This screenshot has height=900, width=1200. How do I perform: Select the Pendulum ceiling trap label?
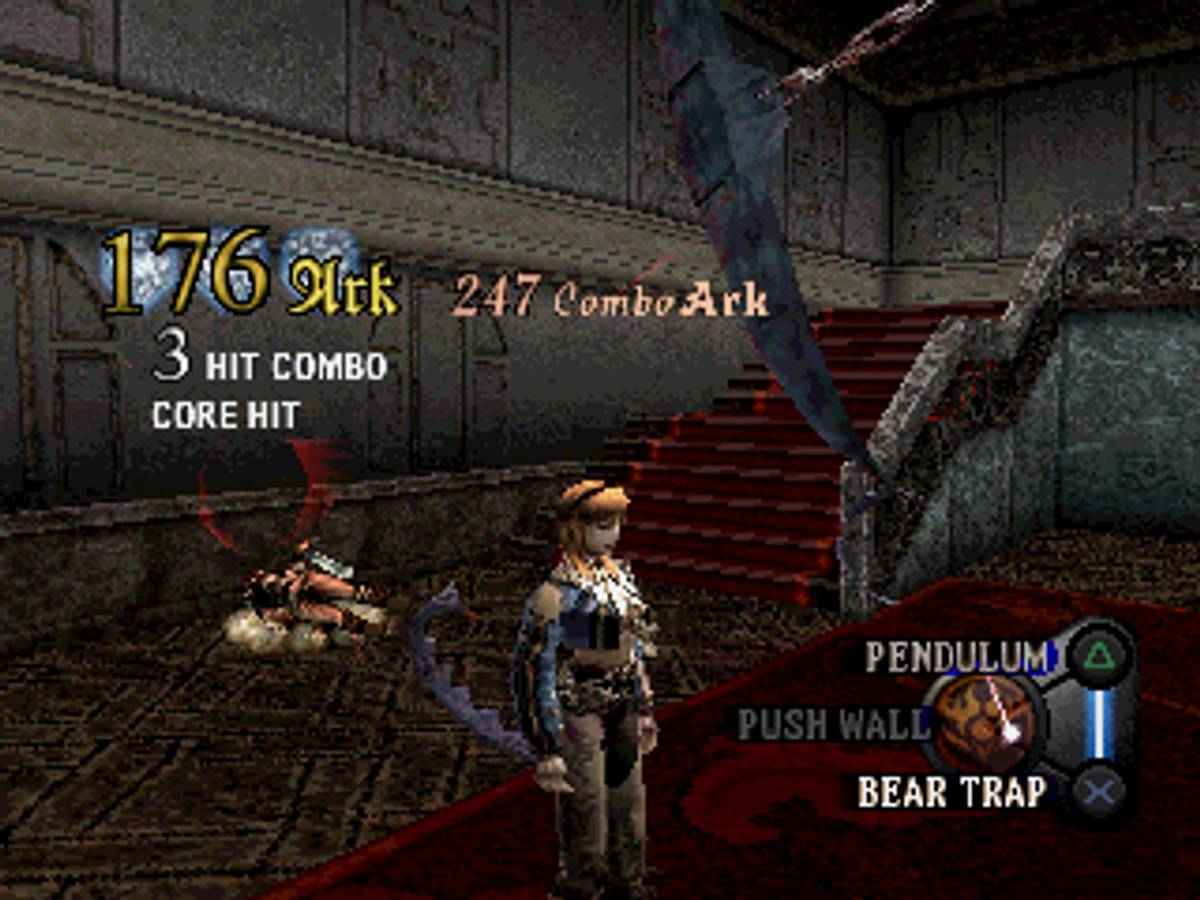(955, 657)
